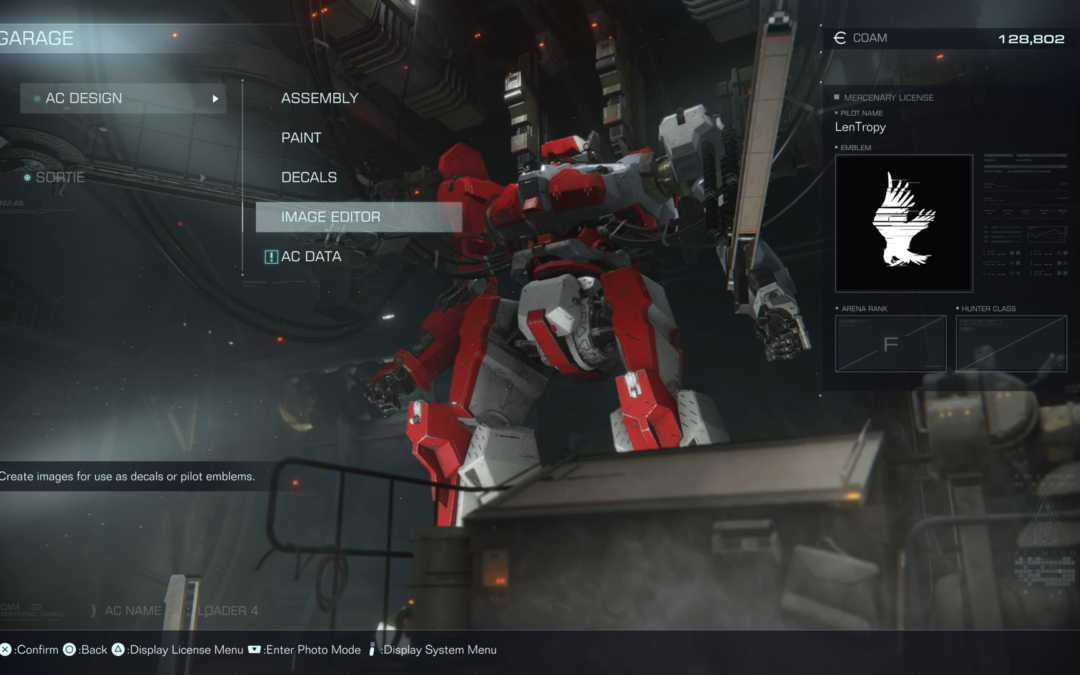Choose the AC DATA entry

(311, 257)
